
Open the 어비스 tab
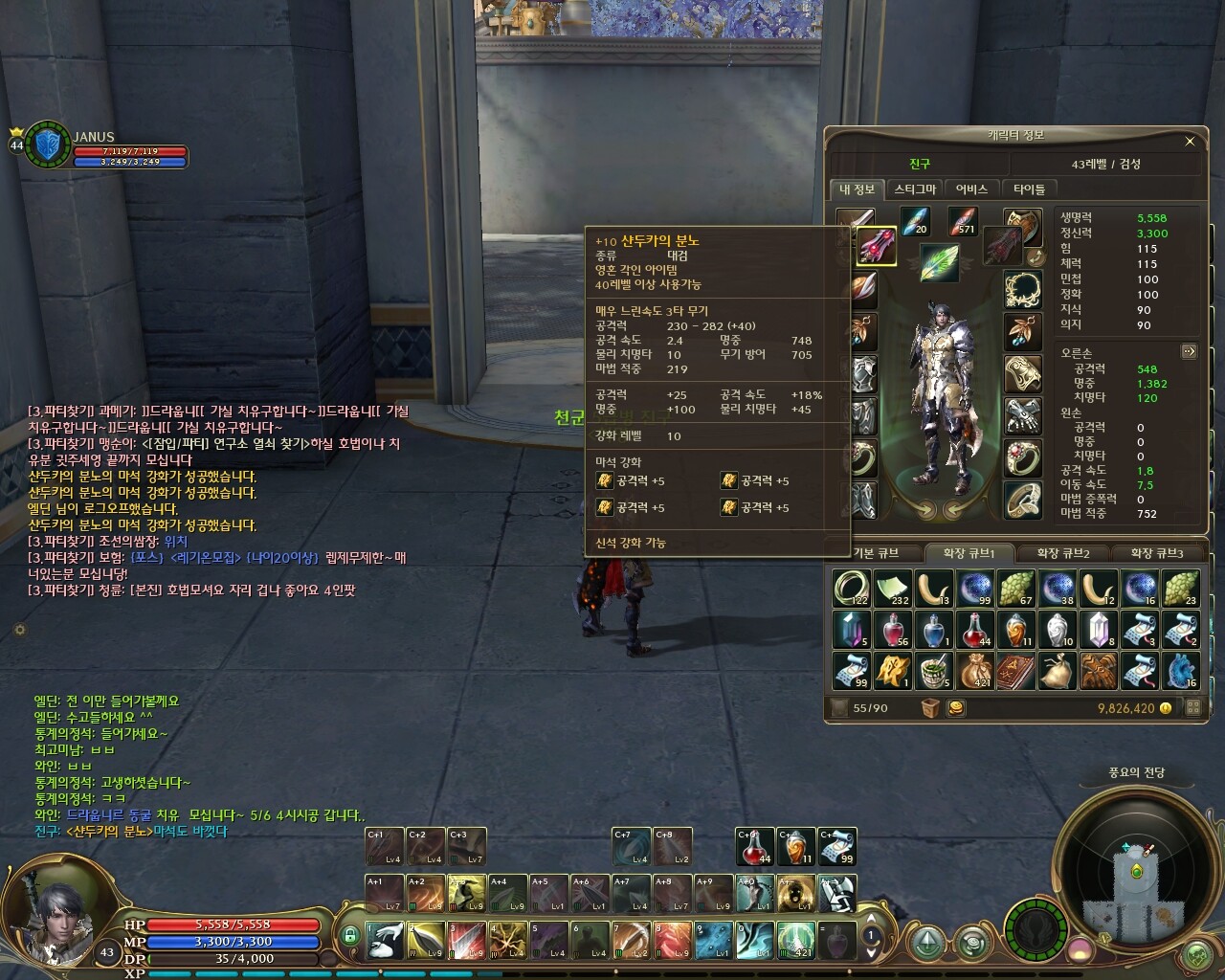coord(971,189)
